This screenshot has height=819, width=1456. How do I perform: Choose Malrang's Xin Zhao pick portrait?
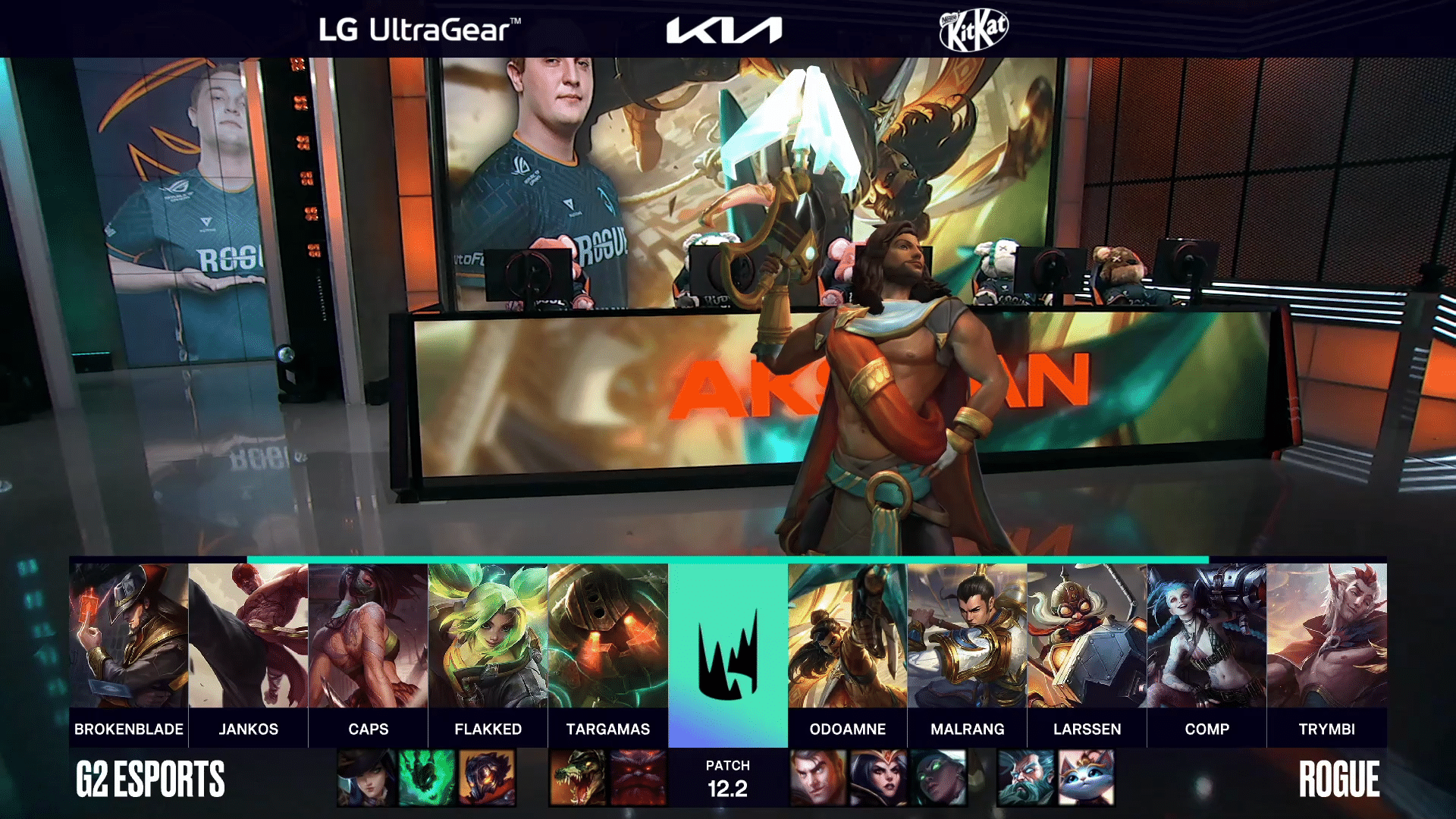(x=967, y=635)
